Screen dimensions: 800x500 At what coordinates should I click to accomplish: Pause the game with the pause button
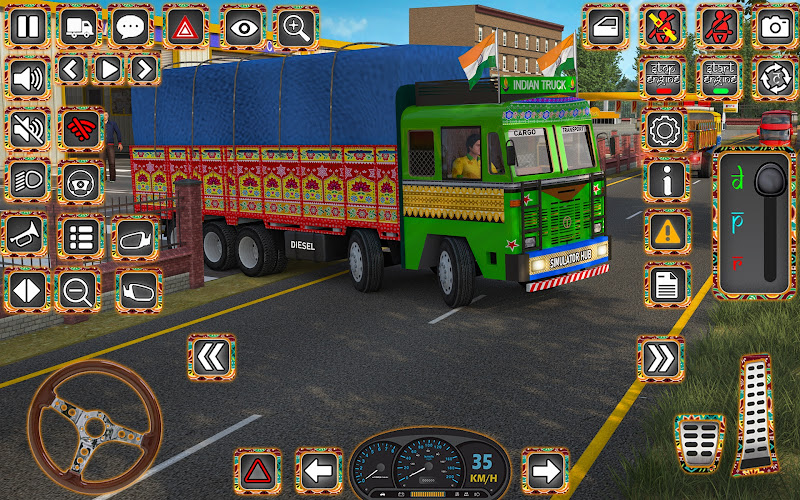pos(30,27)
